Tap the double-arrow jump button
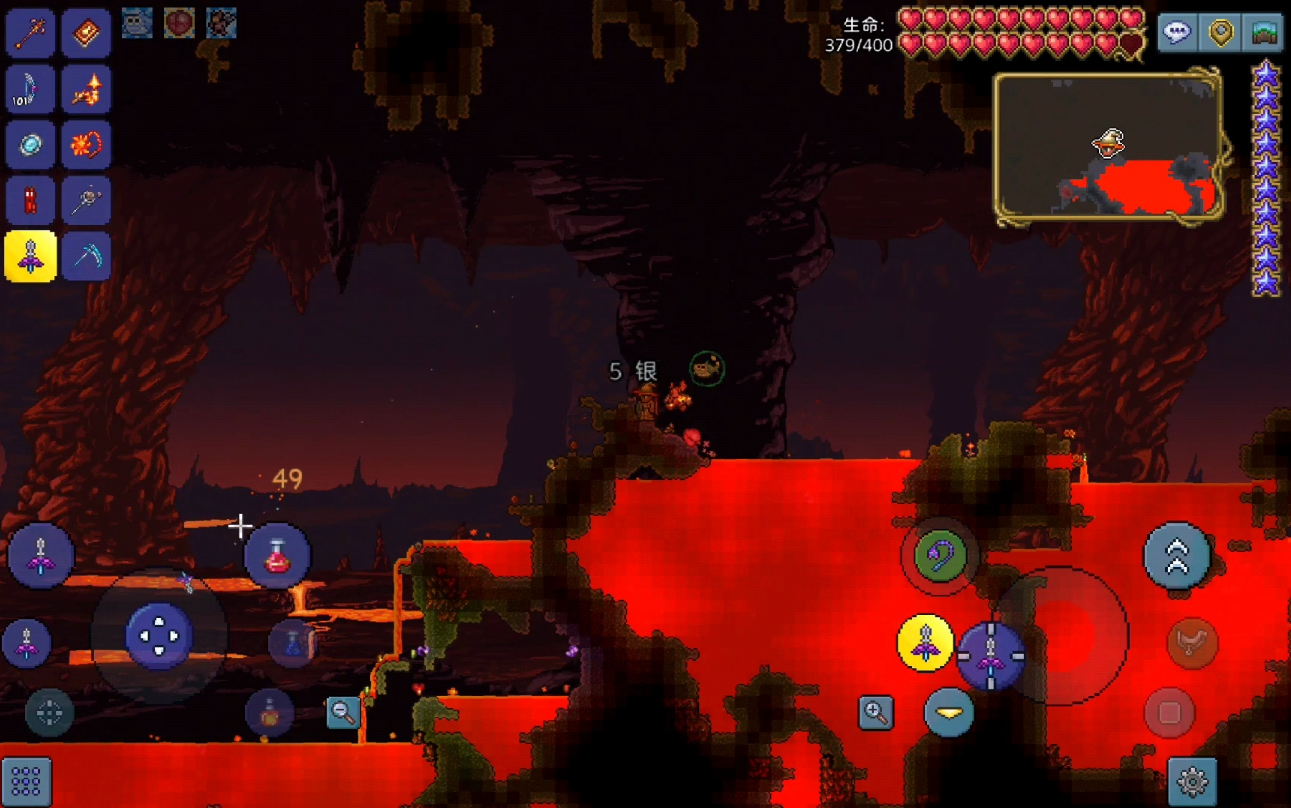The image size is (1291, 808). tap(1177, 556)
